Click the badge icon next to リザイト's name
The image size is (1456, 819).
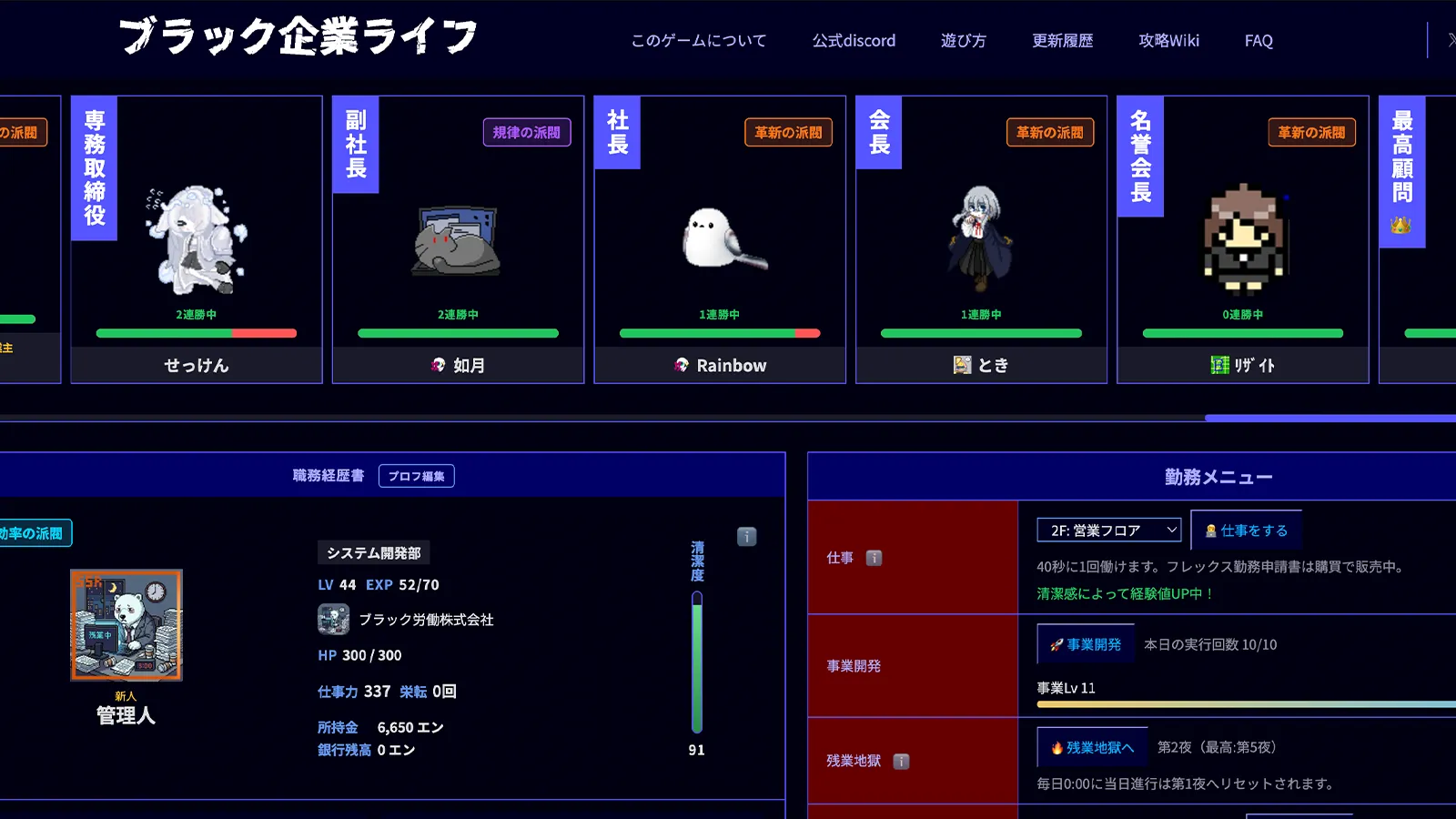point(1220,365)
